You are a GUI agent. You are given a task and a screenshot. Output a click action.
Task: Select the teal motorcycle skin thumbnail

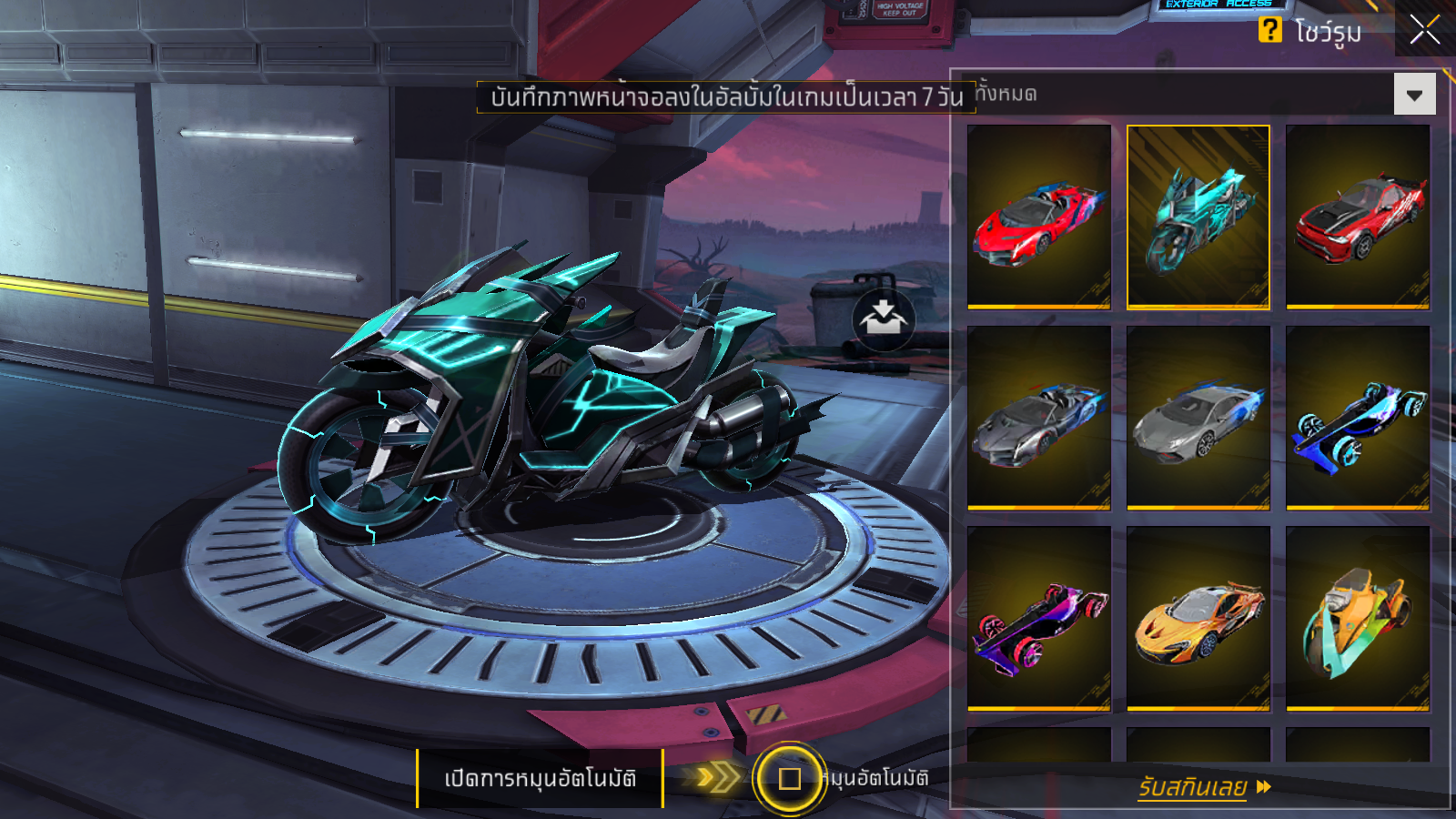1198,217
